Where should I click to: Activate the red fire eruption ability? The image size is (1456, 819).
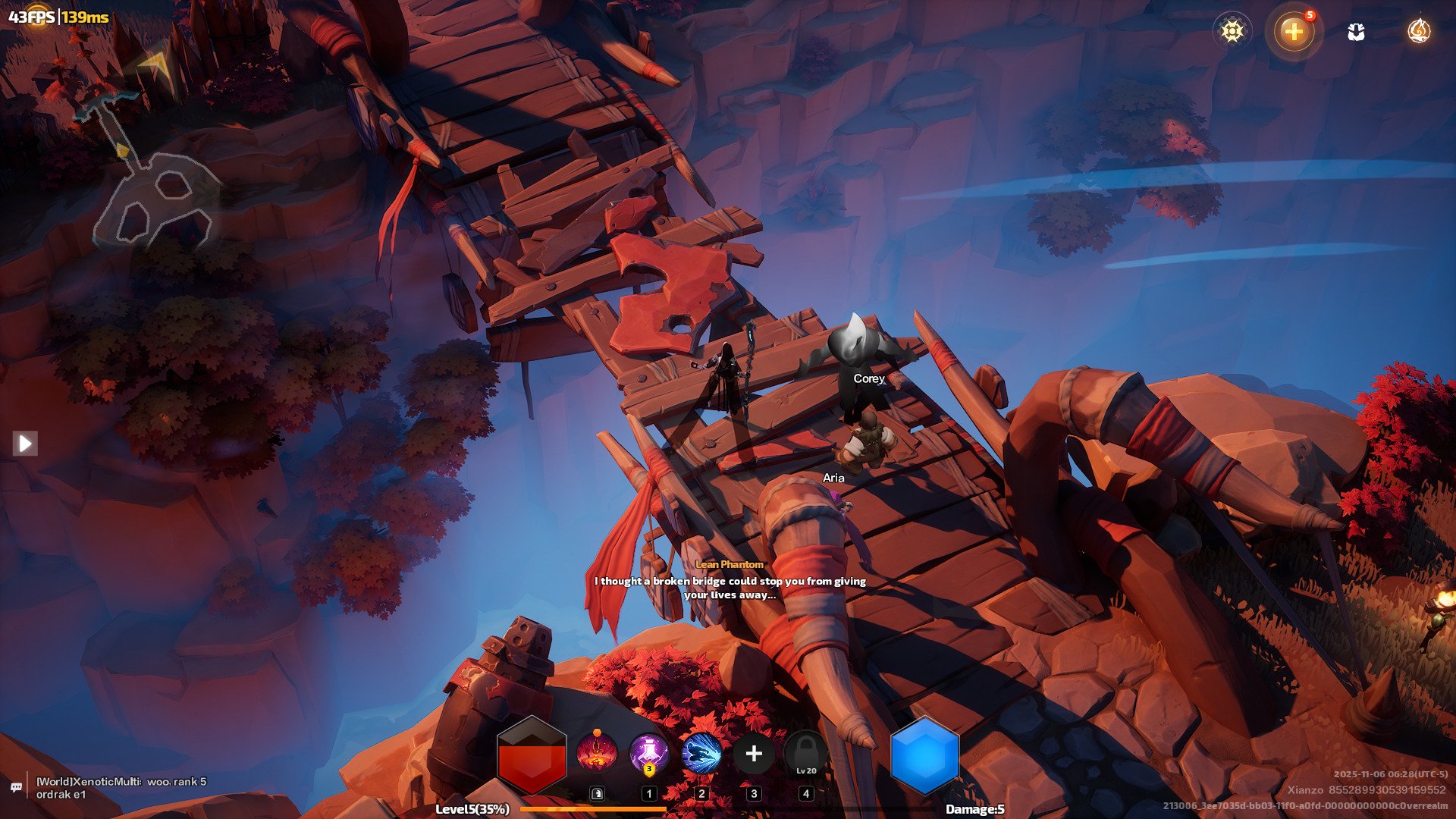(596, 754)
